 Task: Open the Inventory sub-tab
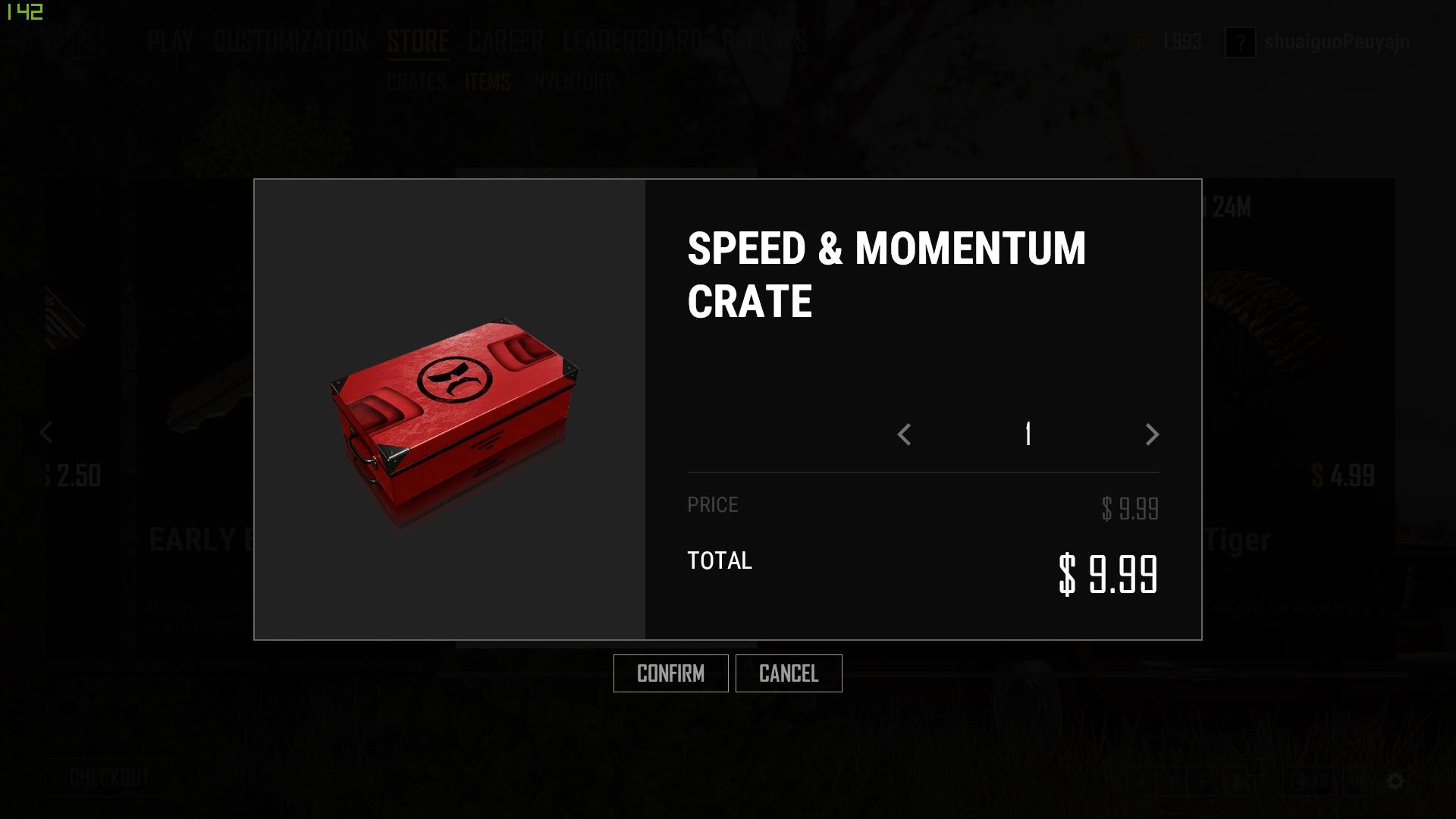[571, 82]
